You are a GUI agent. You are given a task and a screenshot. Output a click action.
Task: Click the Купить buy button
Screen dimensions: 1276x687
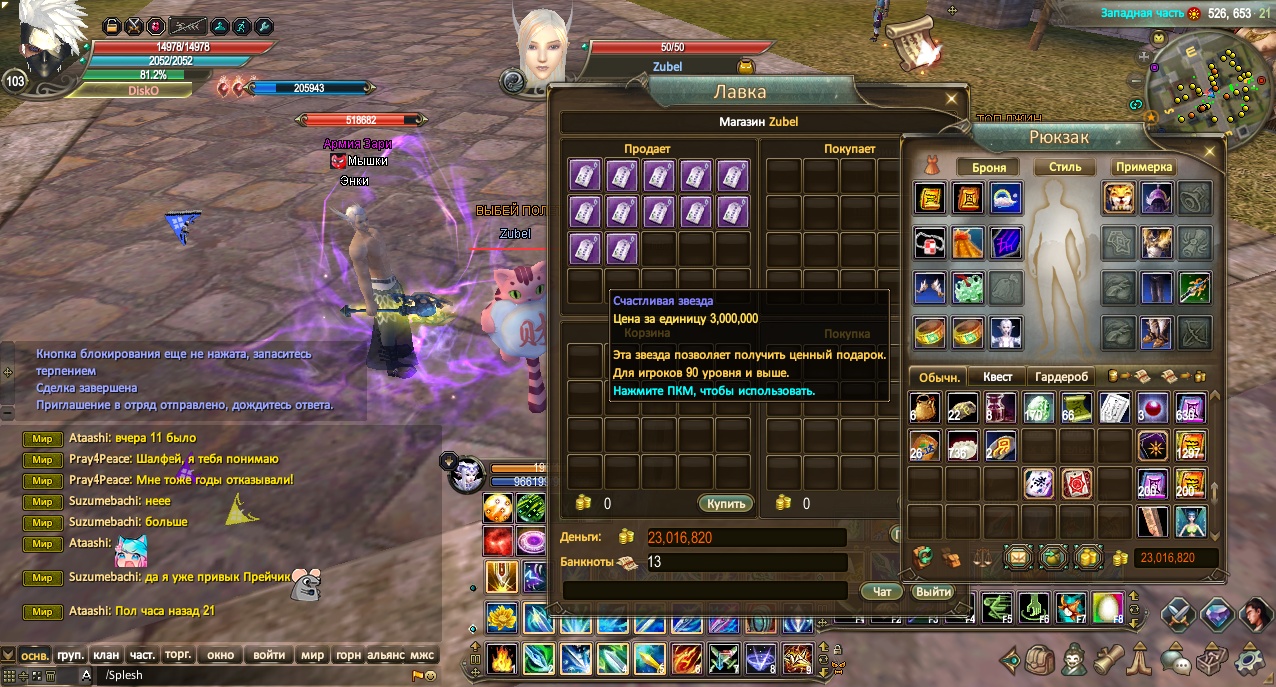tap(724, 503)
